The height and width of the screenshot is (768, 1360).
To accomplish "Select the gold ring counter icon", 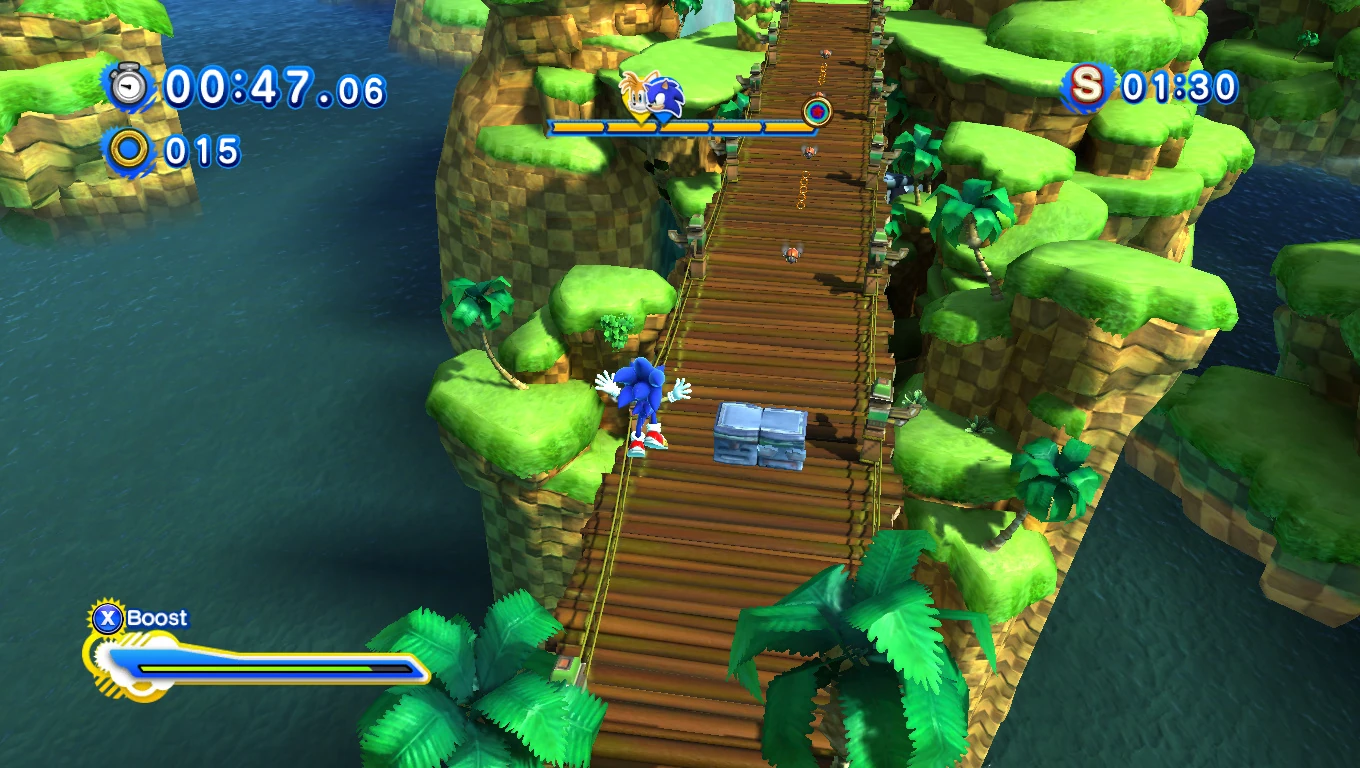I will [x=129, y=151].
